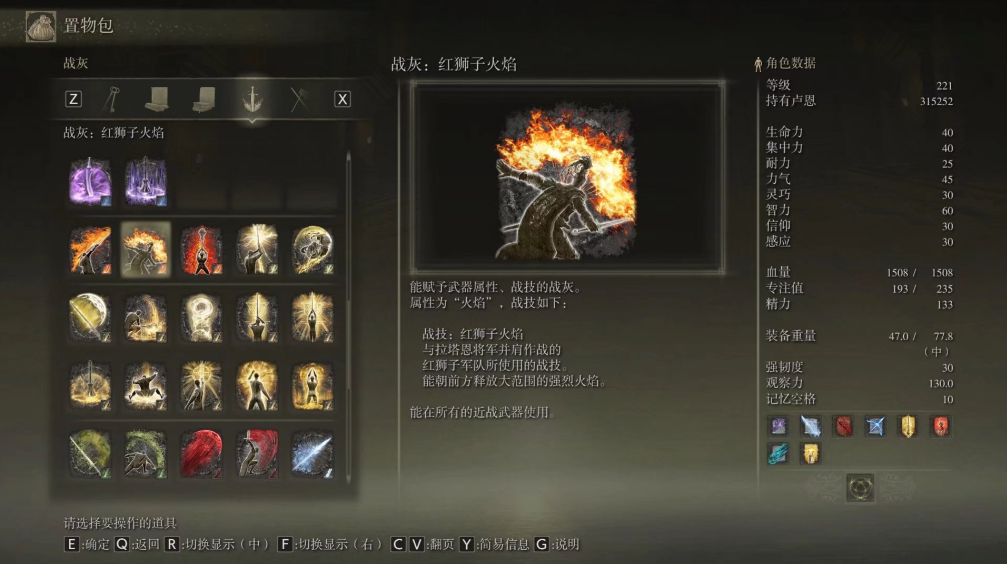Choose the teal comet spell memory slot
This screenshot has width=1007, height=564.
tap(777, 453)
